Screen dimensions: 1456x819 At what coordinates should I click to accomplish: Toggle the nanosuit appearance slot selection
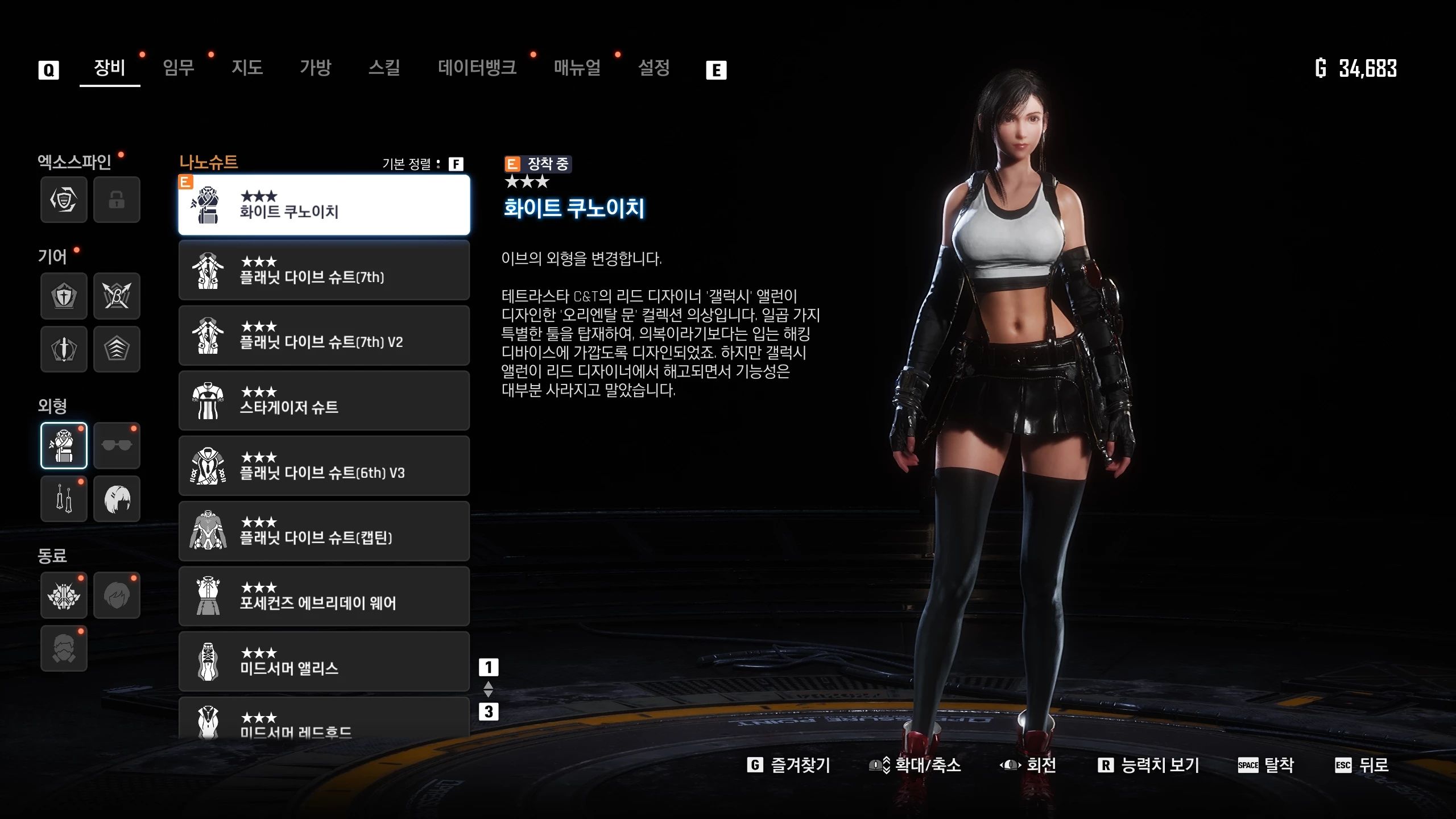pyautogui.click(x=64, y=445)
